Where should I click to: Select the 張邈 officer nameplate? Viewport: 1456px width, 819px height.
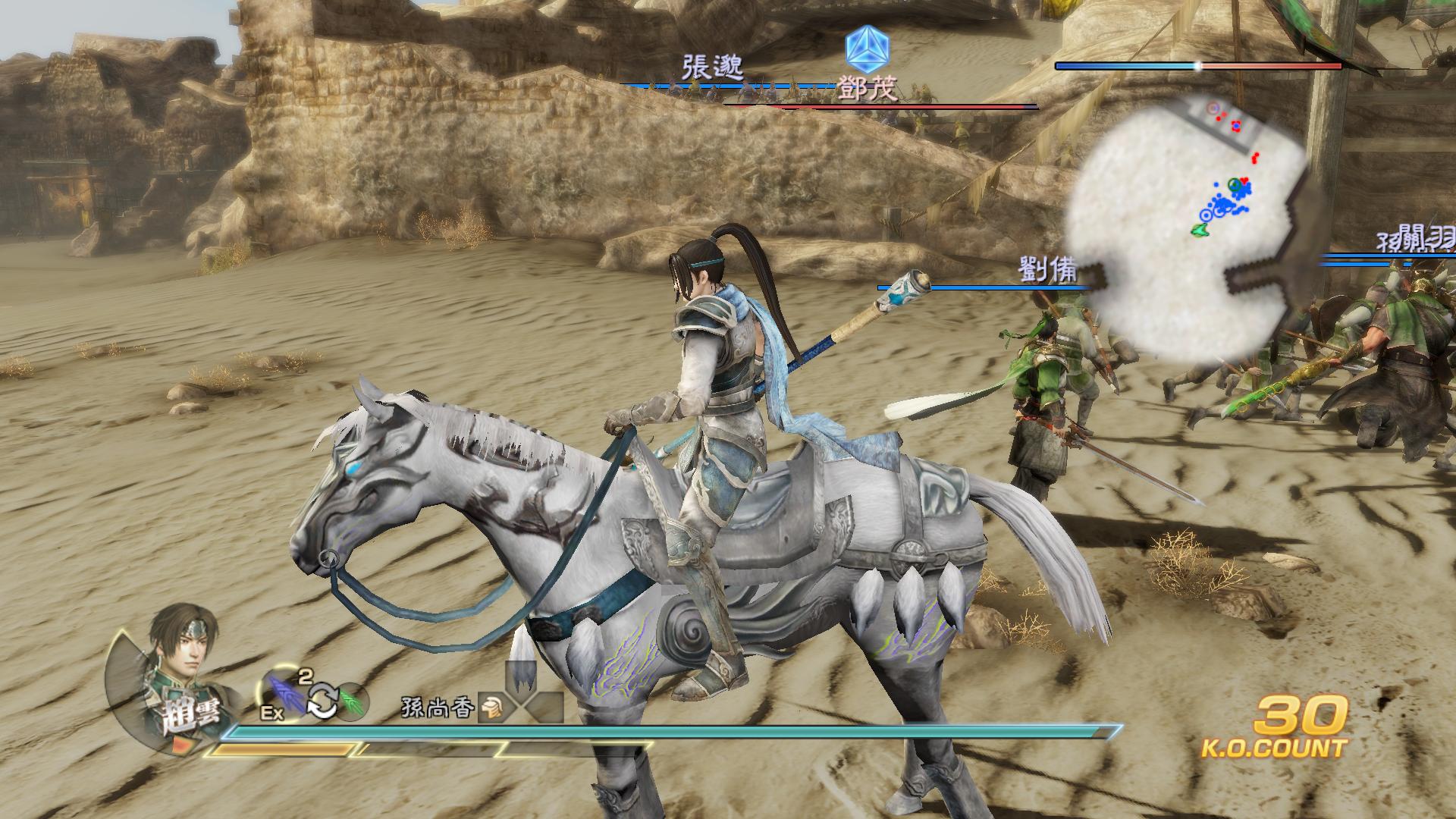tap(712, 67)
